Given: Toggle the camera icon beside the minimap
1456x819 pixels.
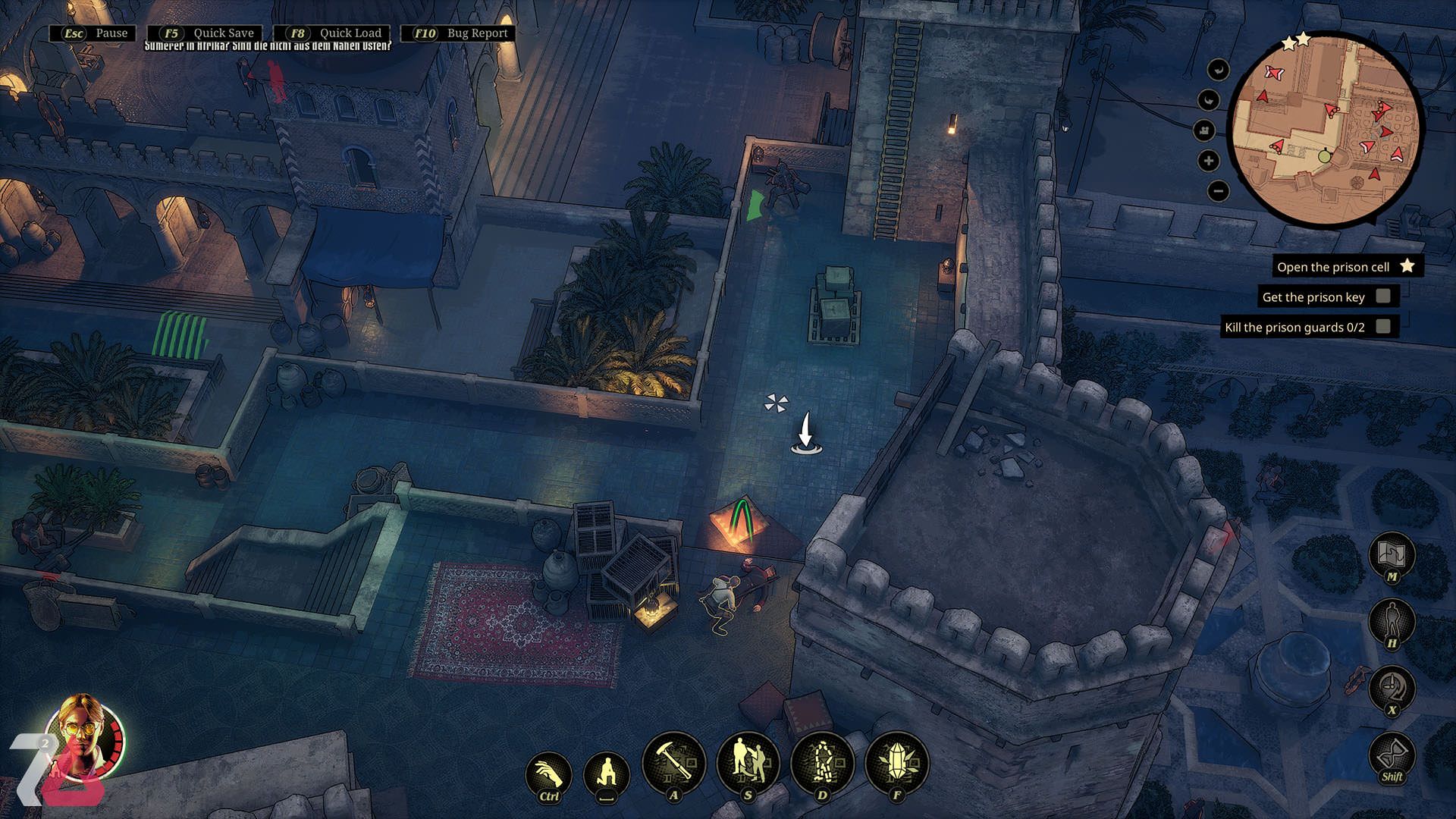Looking at the screenshot, I should 1204,130.
